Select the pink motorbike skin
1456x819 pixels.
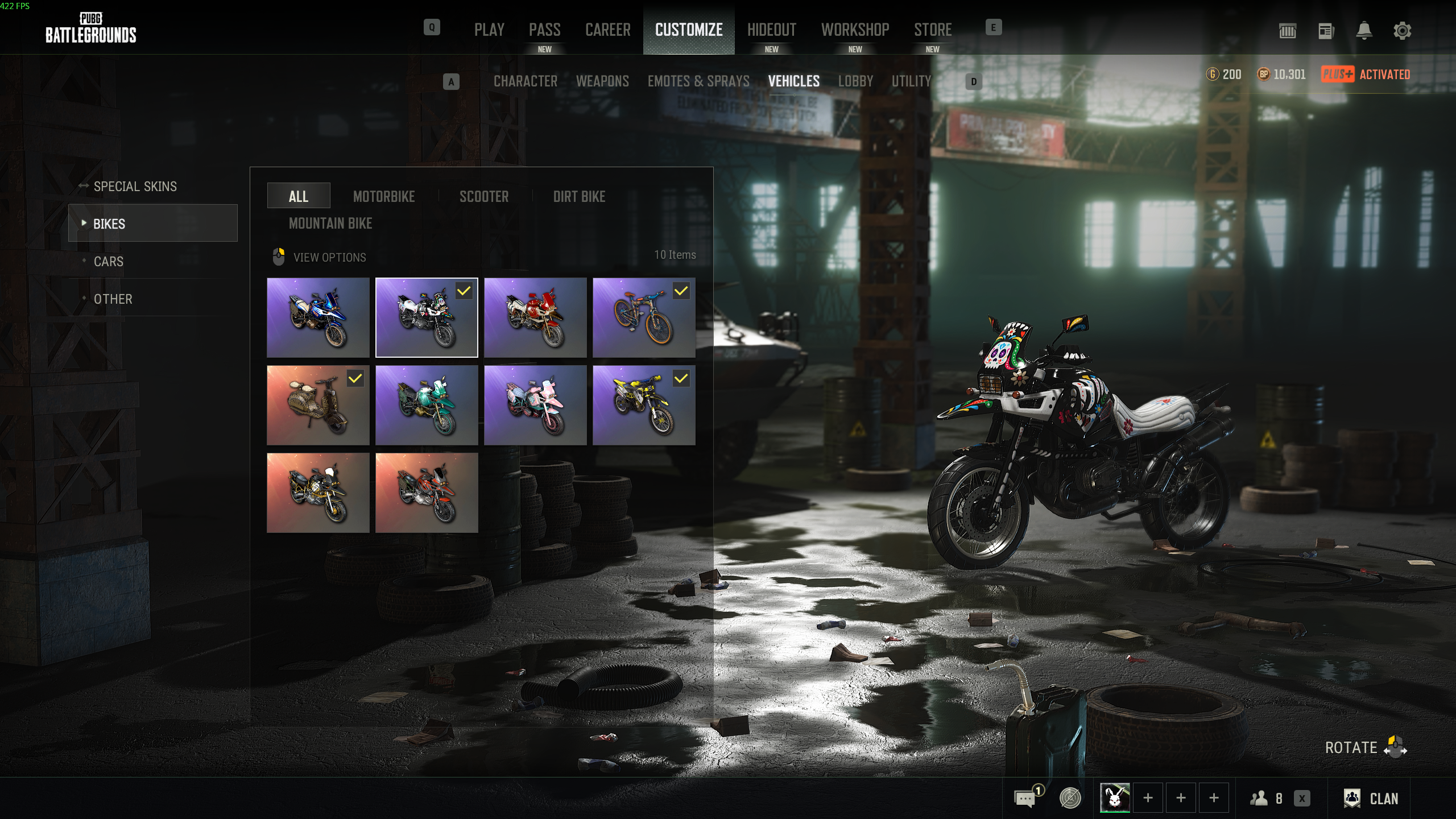[x=535, y=405]
